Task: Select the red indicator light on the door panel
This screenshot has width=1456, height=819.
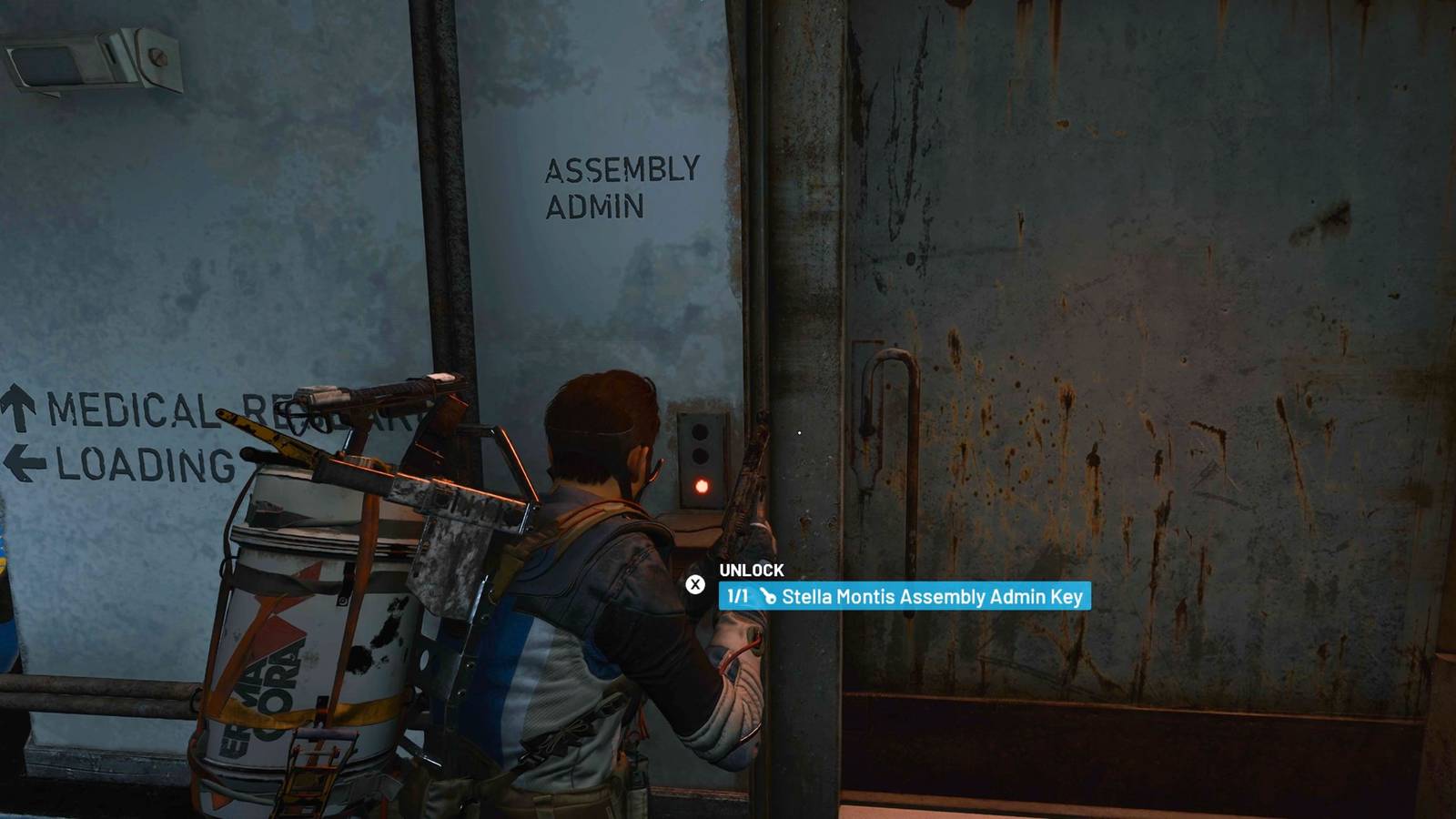Action: [701, 486]
